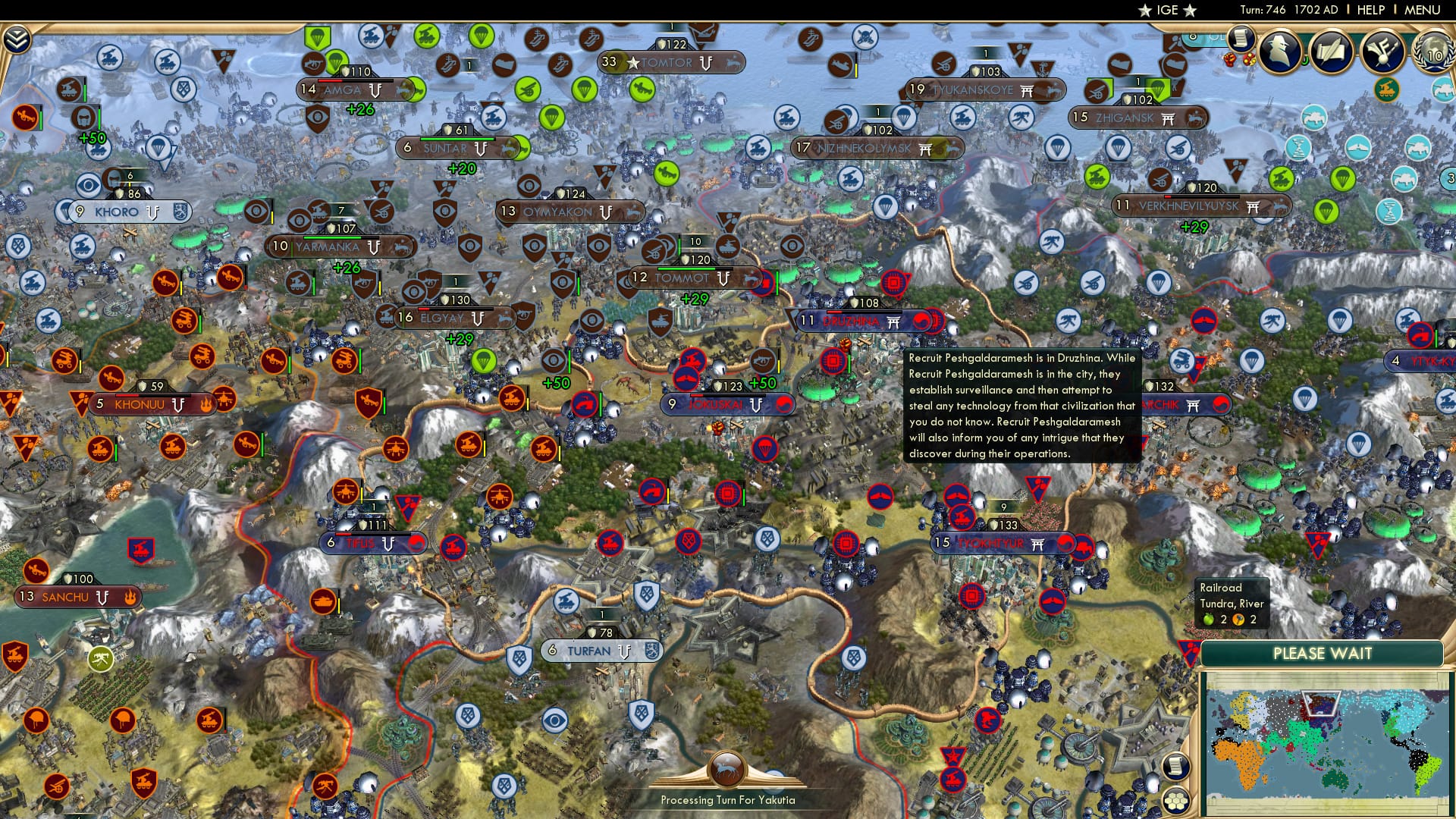Open HELP from the top bar
Image resolution: width=1456 pixels, height=819 pixels.
pos(1369,10)
